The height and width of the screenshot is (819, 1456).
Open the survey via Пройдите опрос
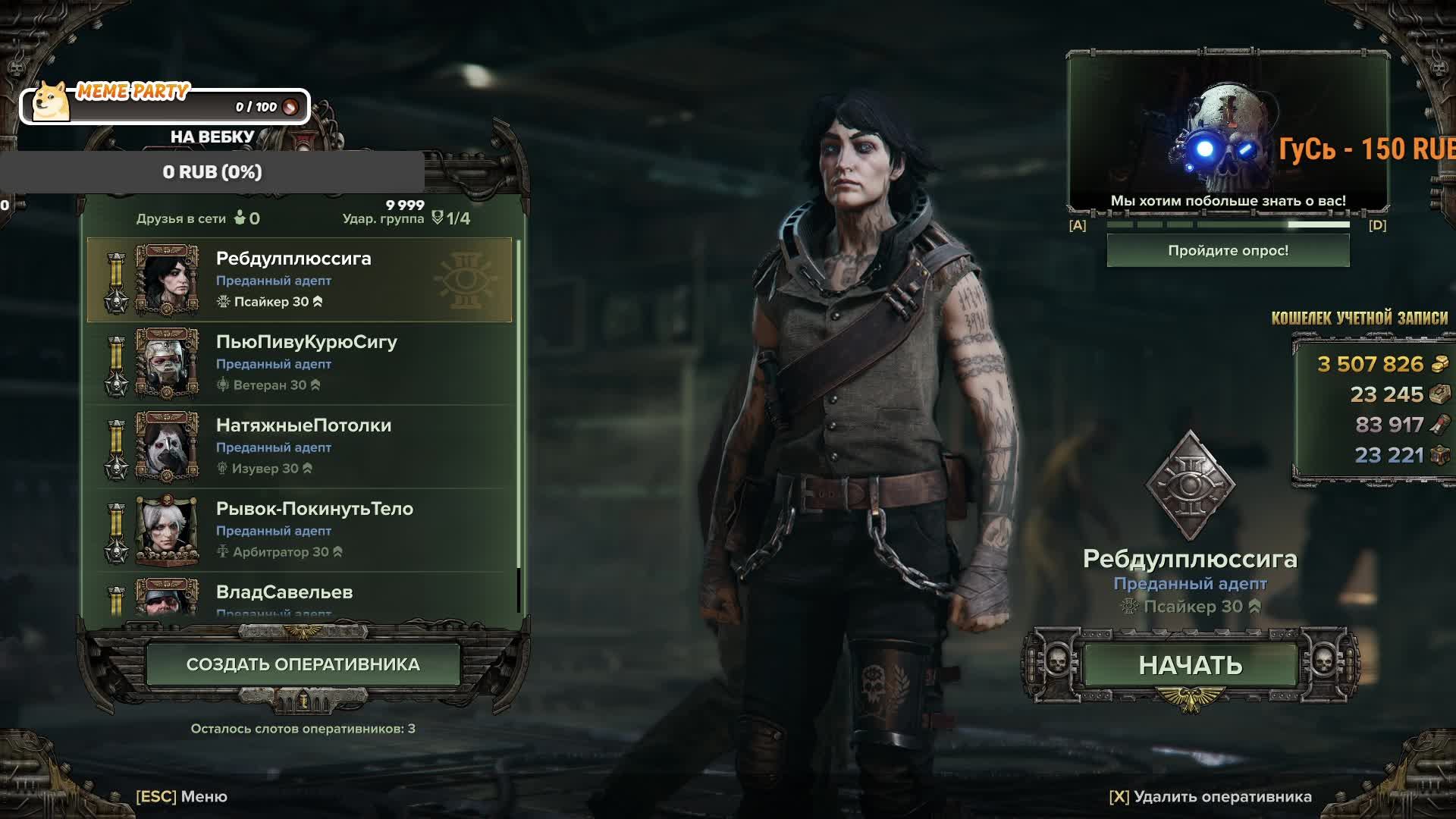(x=1228, y=251)
